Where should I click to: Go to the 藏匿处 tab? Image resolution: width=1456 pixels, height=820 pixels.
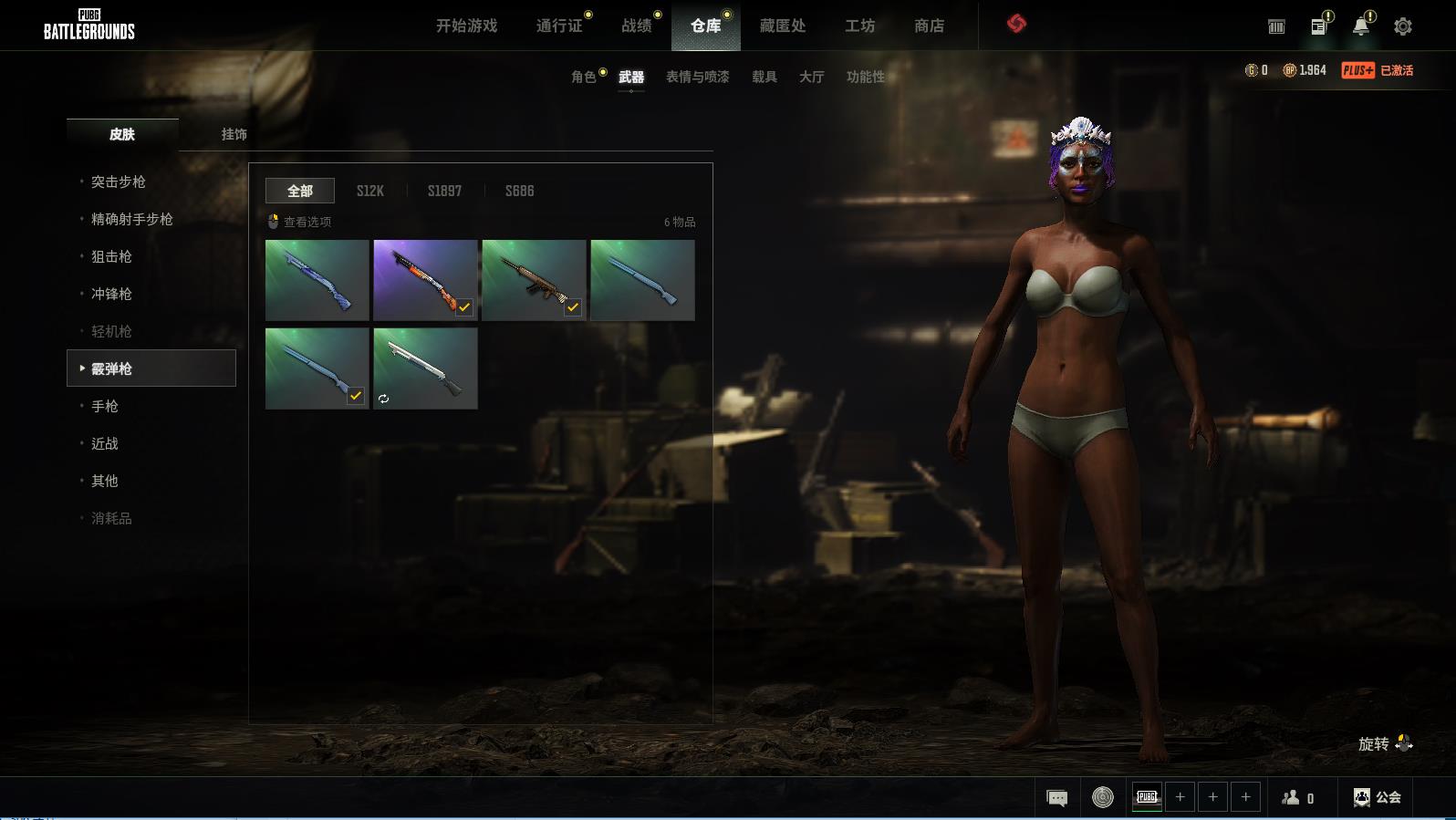point(783,26)
